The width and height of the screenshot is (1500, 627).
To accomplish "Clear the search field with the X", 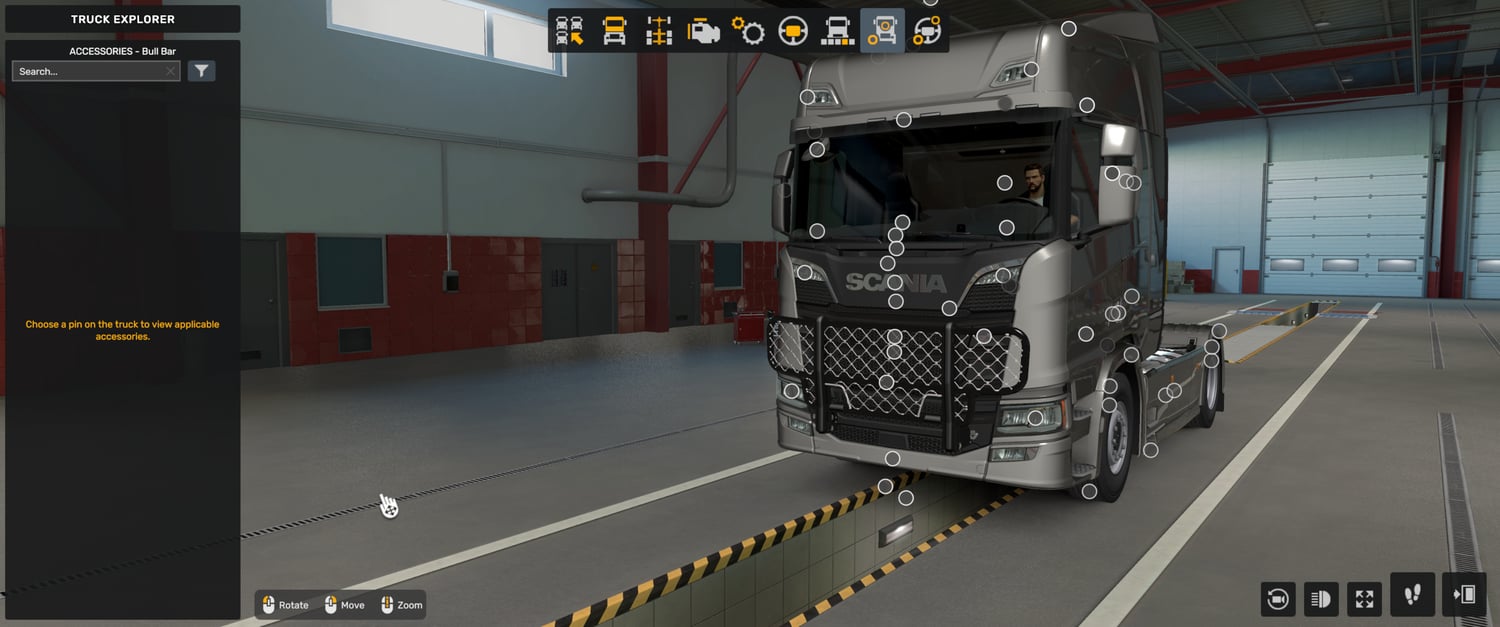I will click(171, 72).
